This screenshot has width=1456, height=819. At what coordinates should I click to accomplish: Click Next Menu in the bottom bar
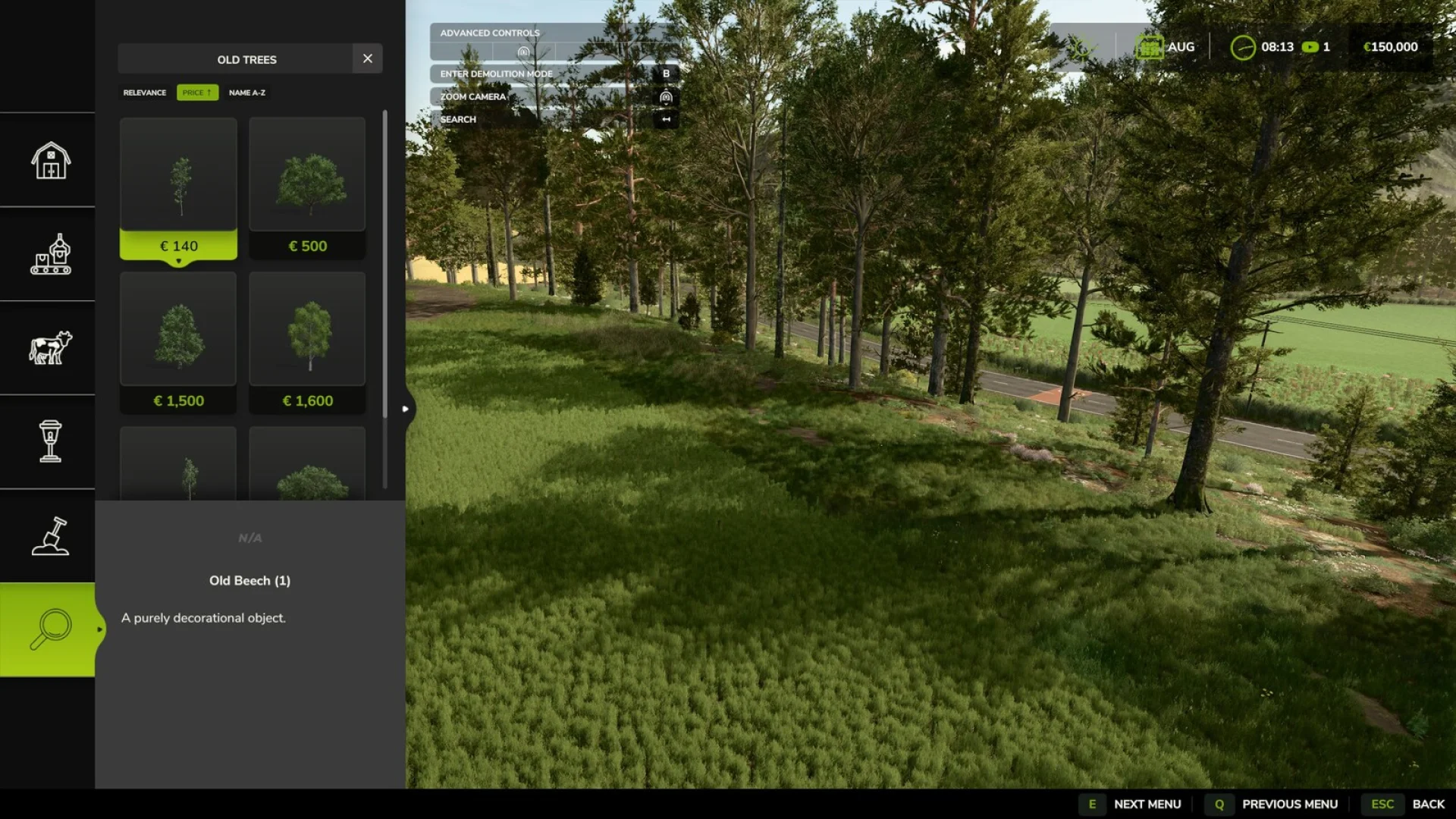[x=1146, y=804]
